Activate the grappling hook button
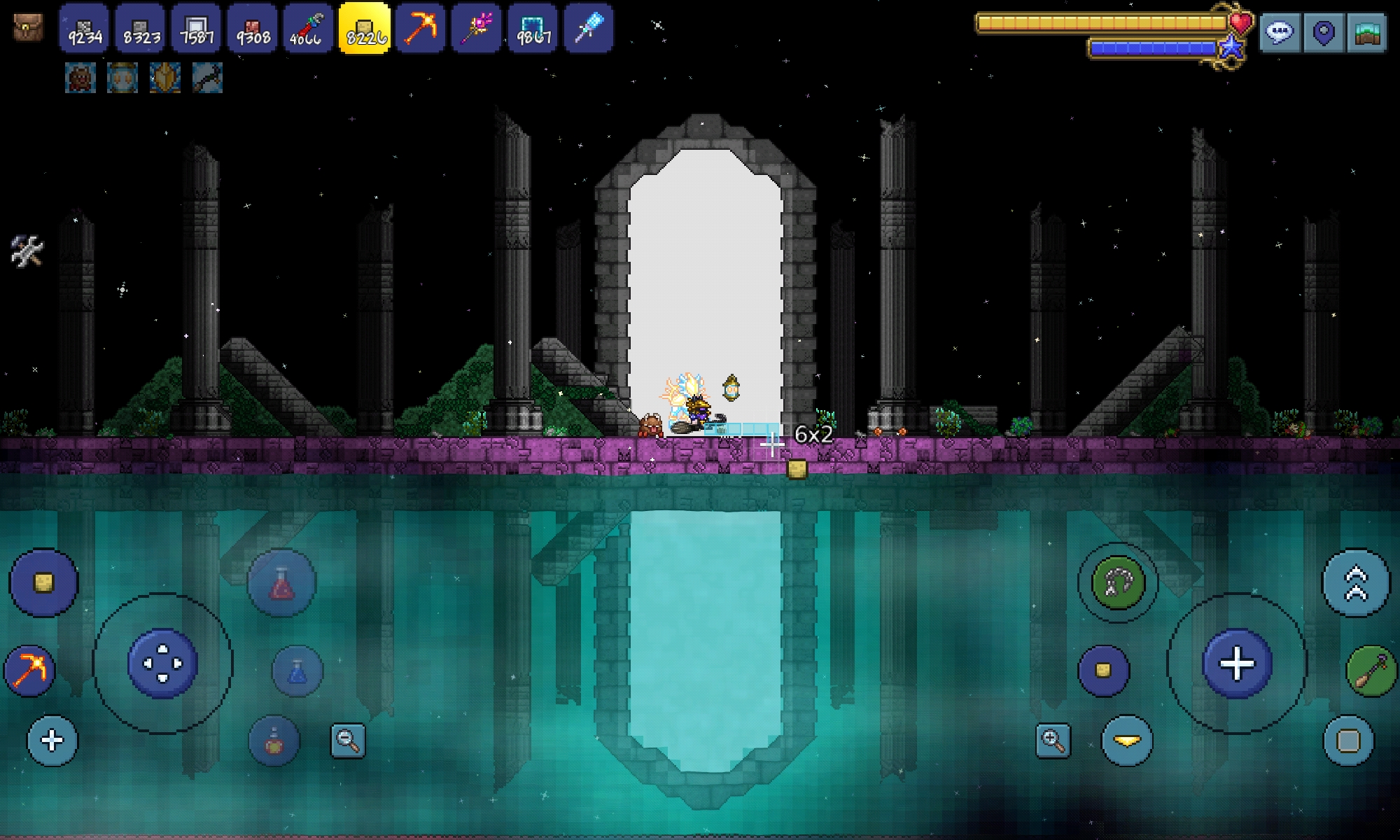This screenshot has height=840, width=1400. pyautogui.click(x=1117, y=582)
